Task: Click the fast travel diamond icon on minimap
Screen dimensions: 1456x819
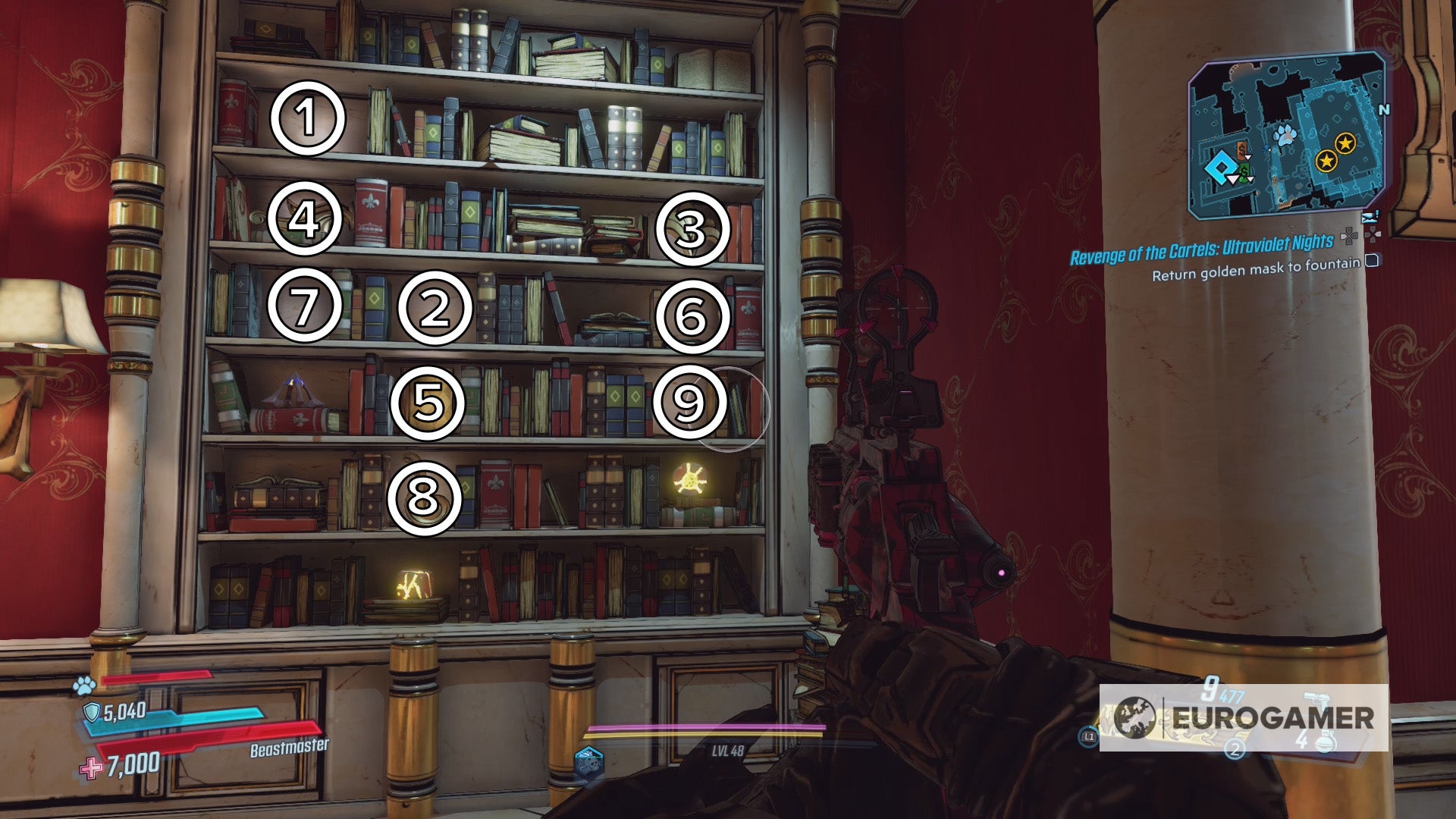Action: 1220,165
